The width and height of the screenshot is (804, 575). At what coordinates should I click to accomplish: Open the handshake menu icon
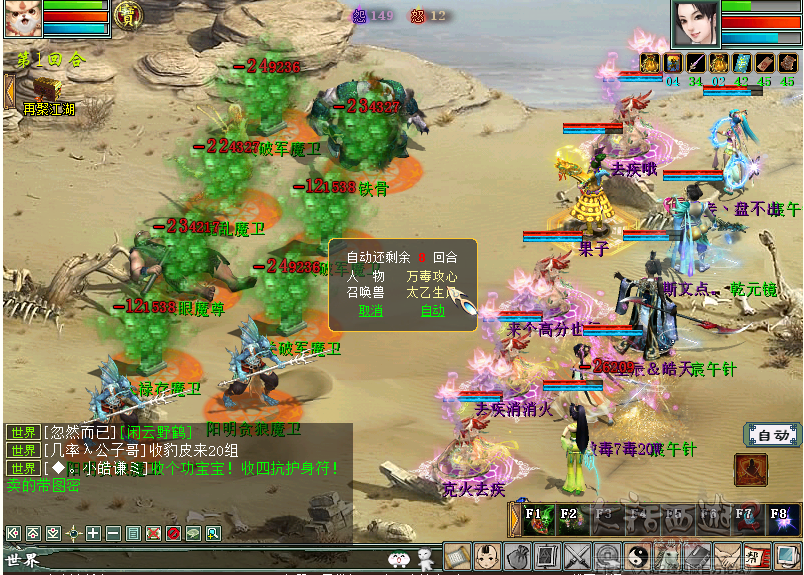point(727,556)
